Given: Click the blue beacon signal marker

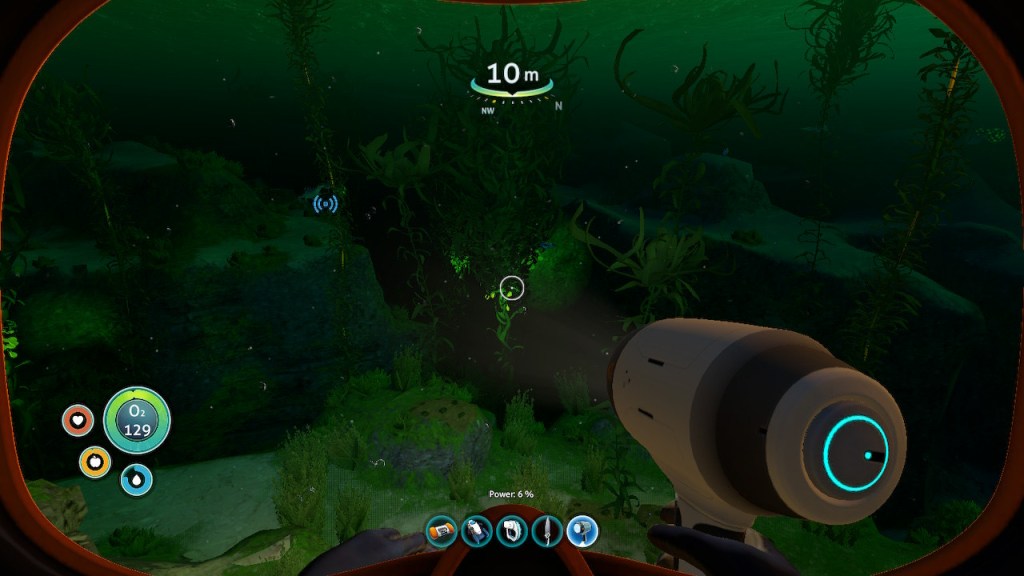Looking at the screenshot, I should 325,204.
